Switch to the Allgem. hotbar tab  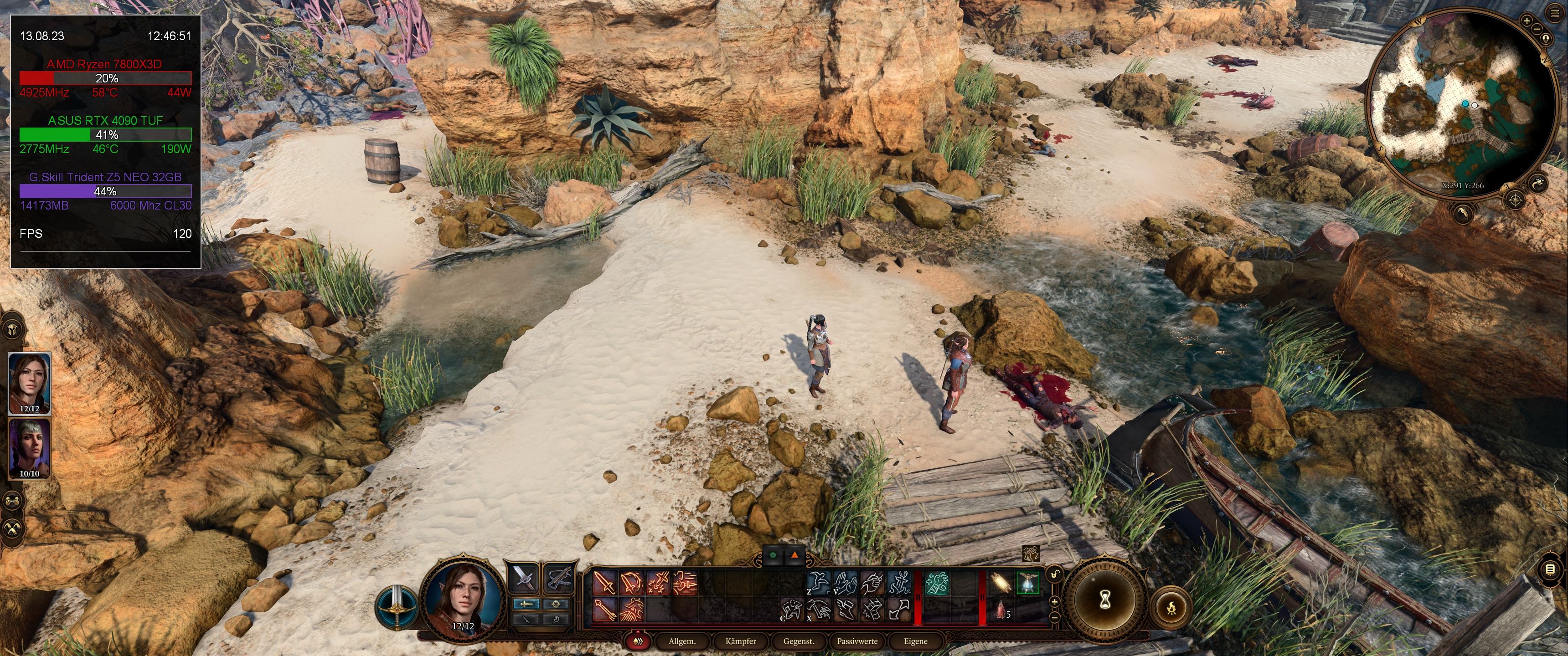click(x=682, y=641)
